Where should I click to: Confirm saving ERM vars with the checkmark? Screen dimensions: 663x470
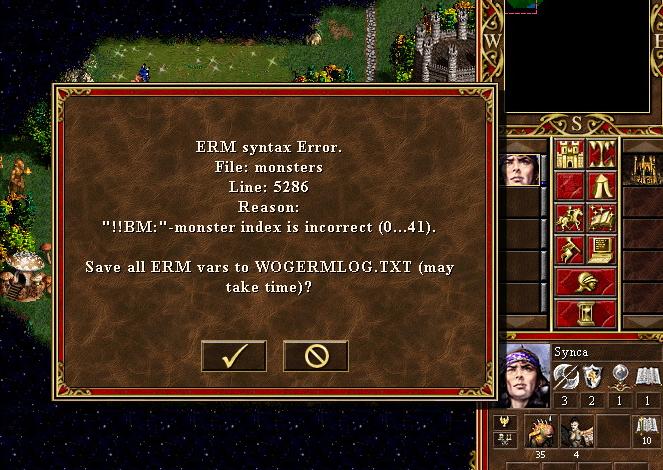pos(233,356)
